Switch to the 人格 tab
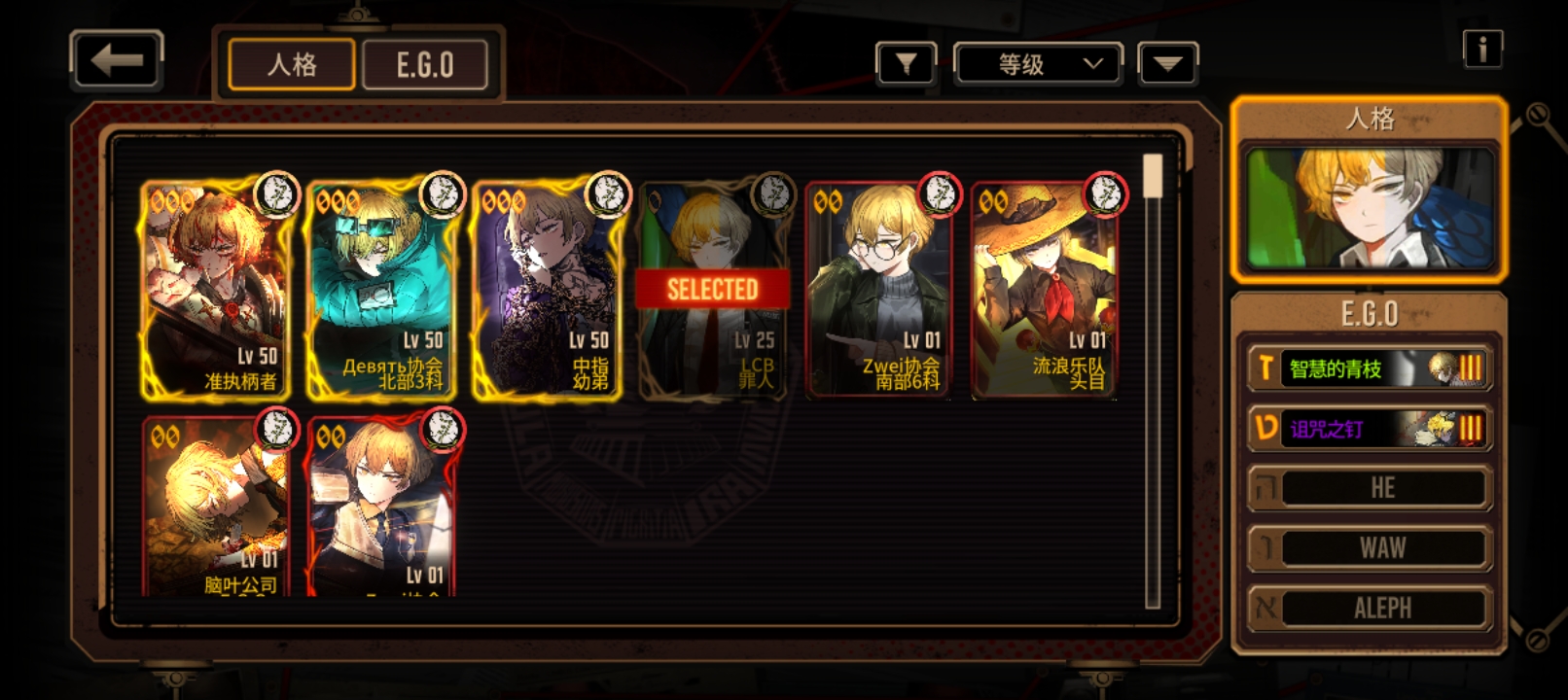1568x700 pixels. [x=292, y=65]
